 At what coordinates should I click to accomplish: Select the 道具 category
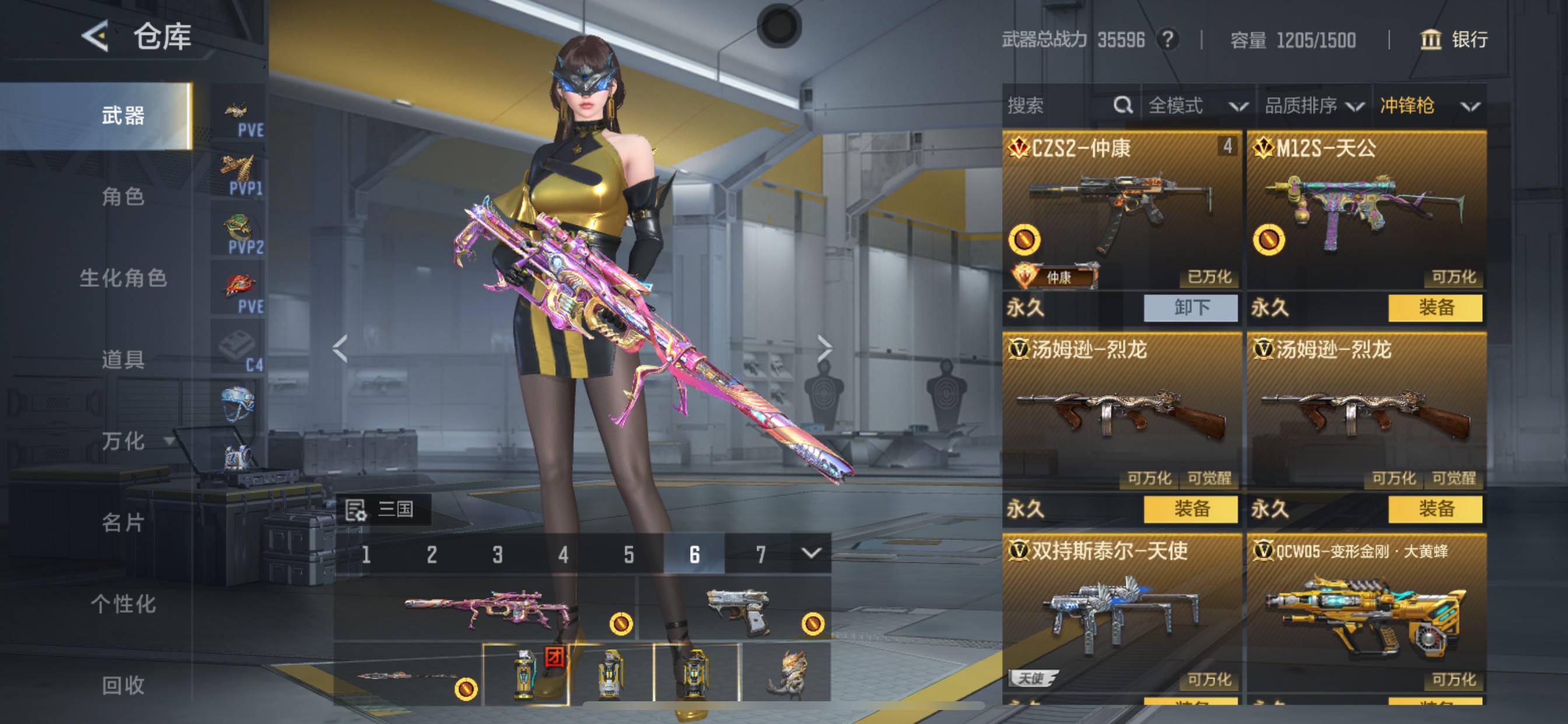pyautogui.click(x=123, y=360)
